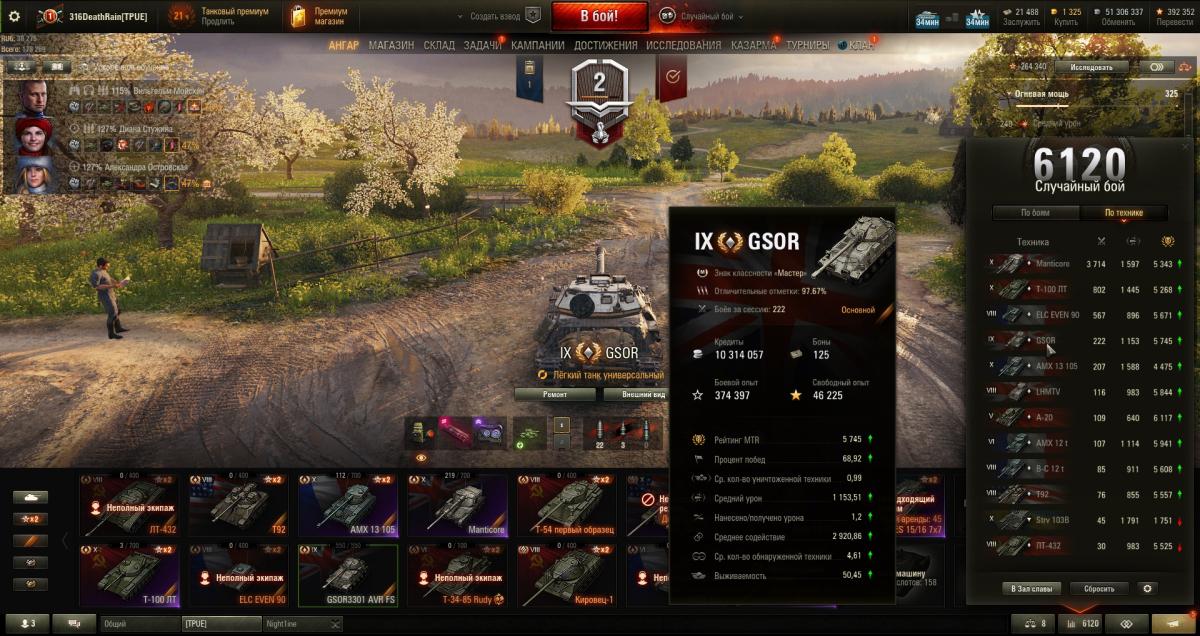Open the Случайный бой mode selector

coord(700,16)
